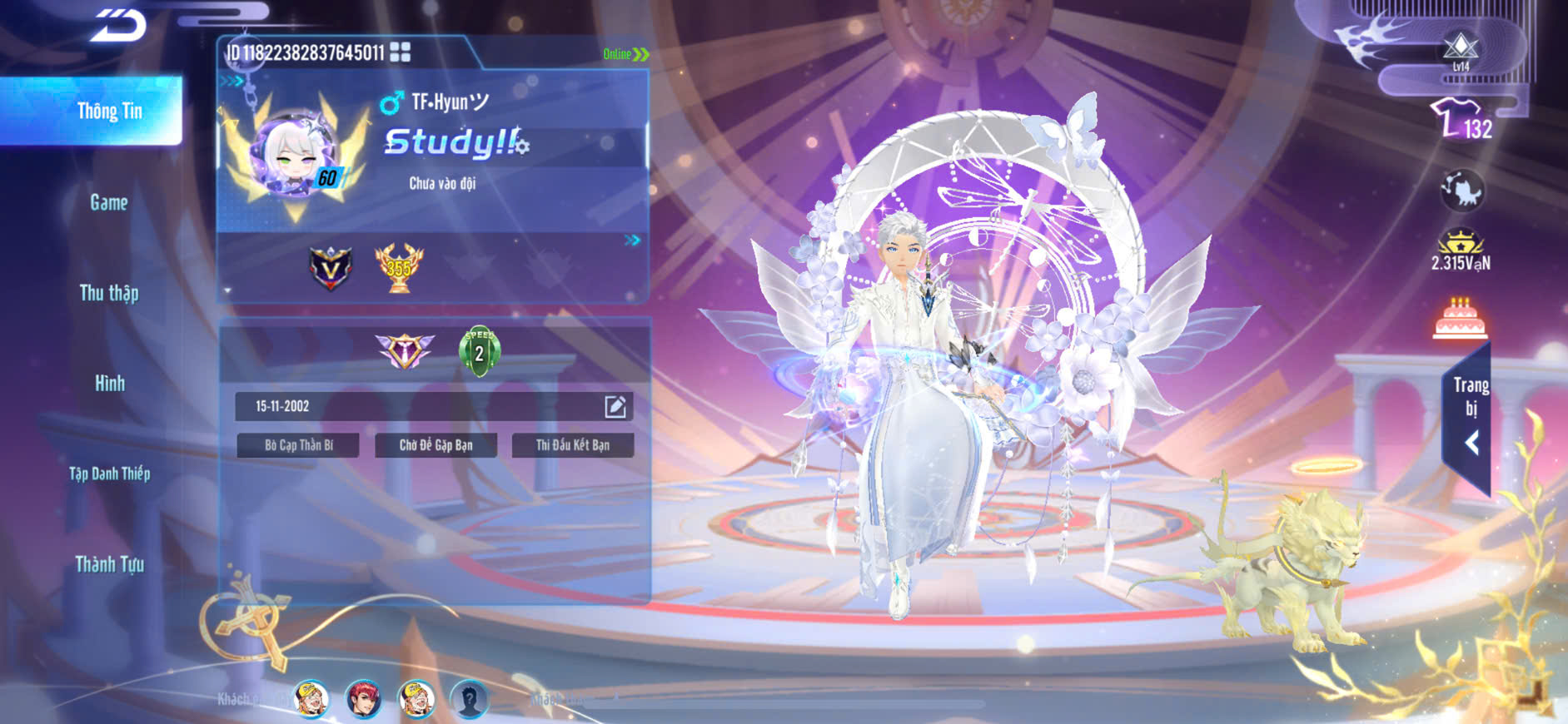Go back using the top-left arrow

pos(118,25)
